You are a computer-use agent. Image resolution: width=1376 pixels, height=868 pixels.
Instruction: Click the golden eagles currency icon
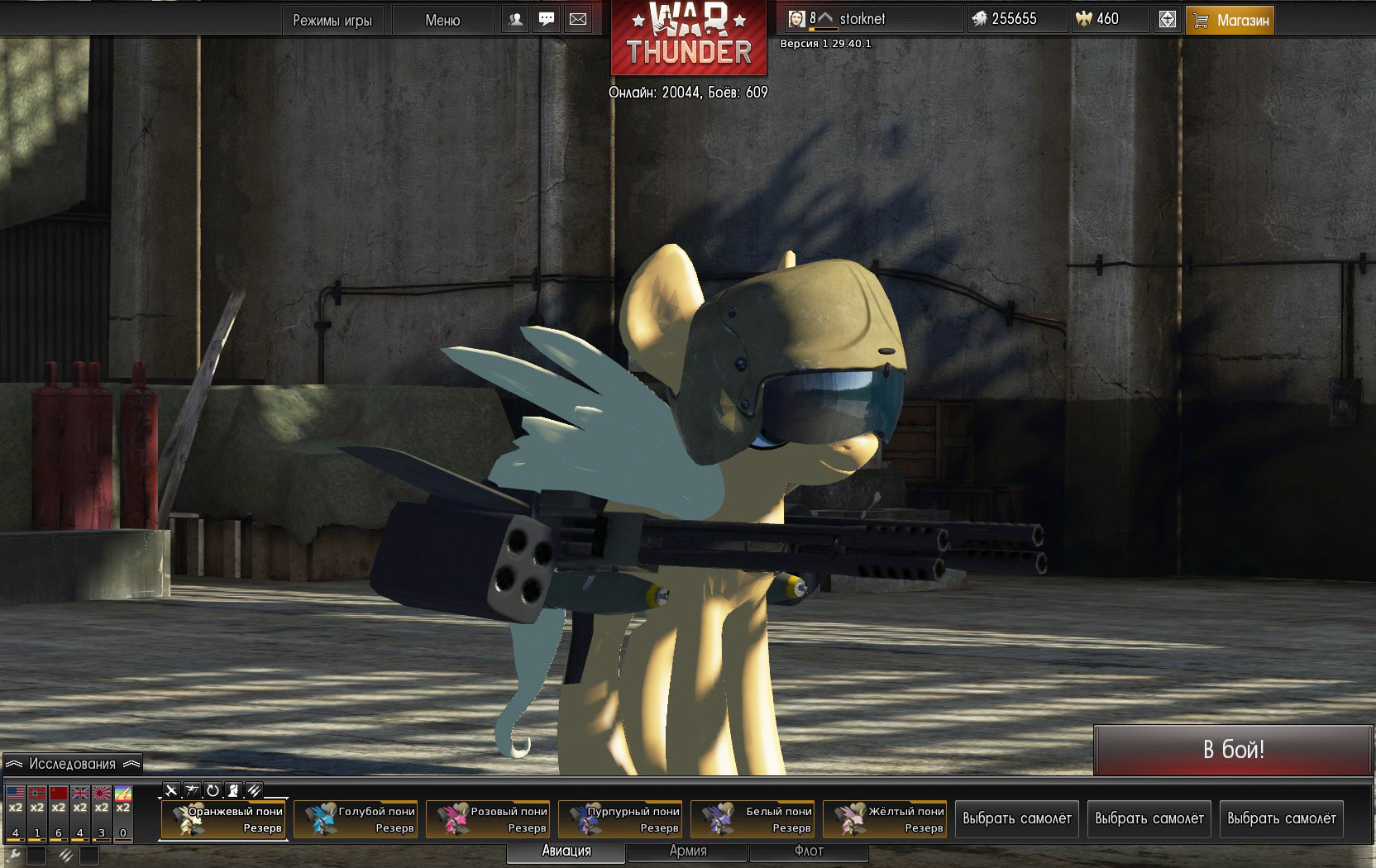click(x=1084, y=18)
